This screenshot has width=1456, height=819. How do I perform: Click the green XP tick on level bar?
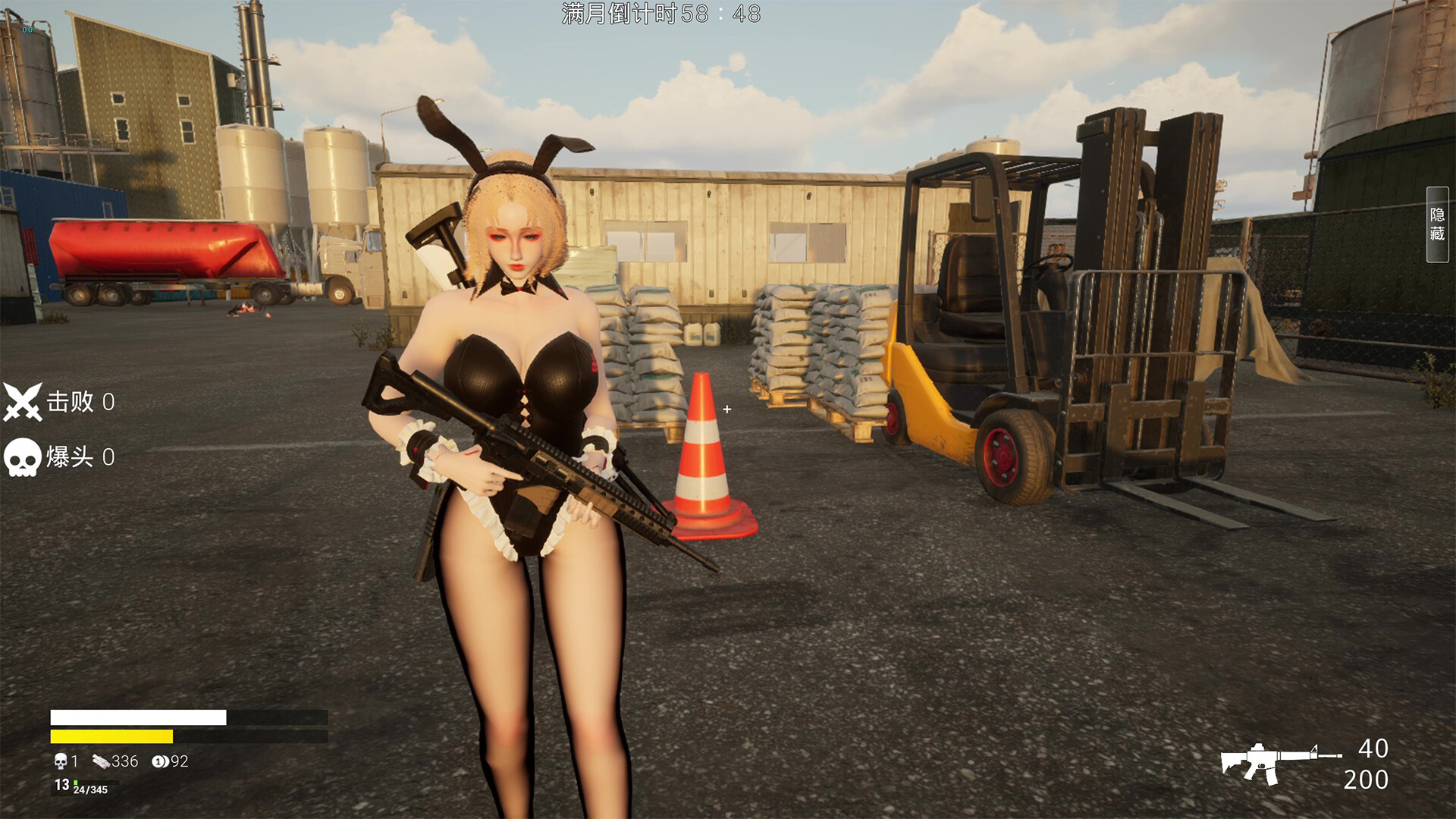pos(76,783)
